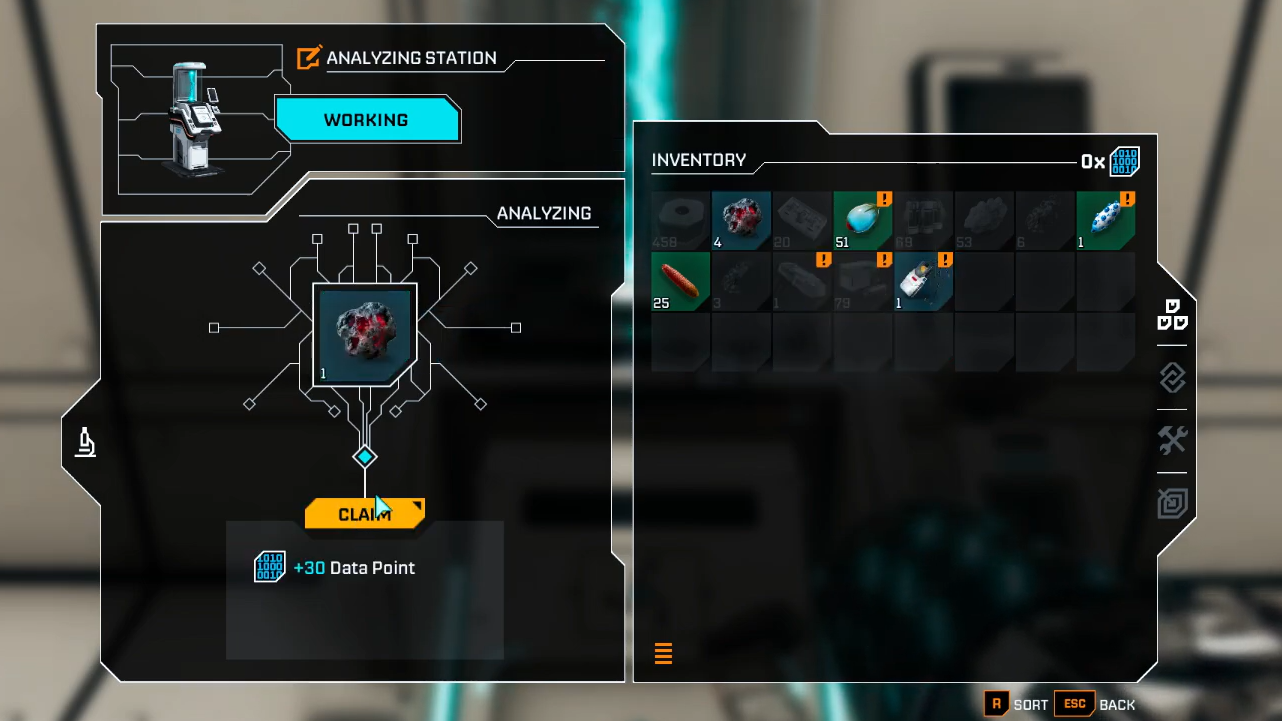Select the greyed ring item stack of 458

tap(680, 221)
